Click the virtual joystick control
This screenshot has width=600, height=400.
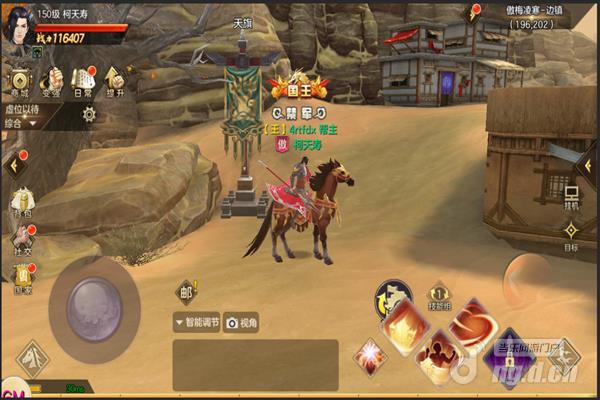click(x=94, y=301)
